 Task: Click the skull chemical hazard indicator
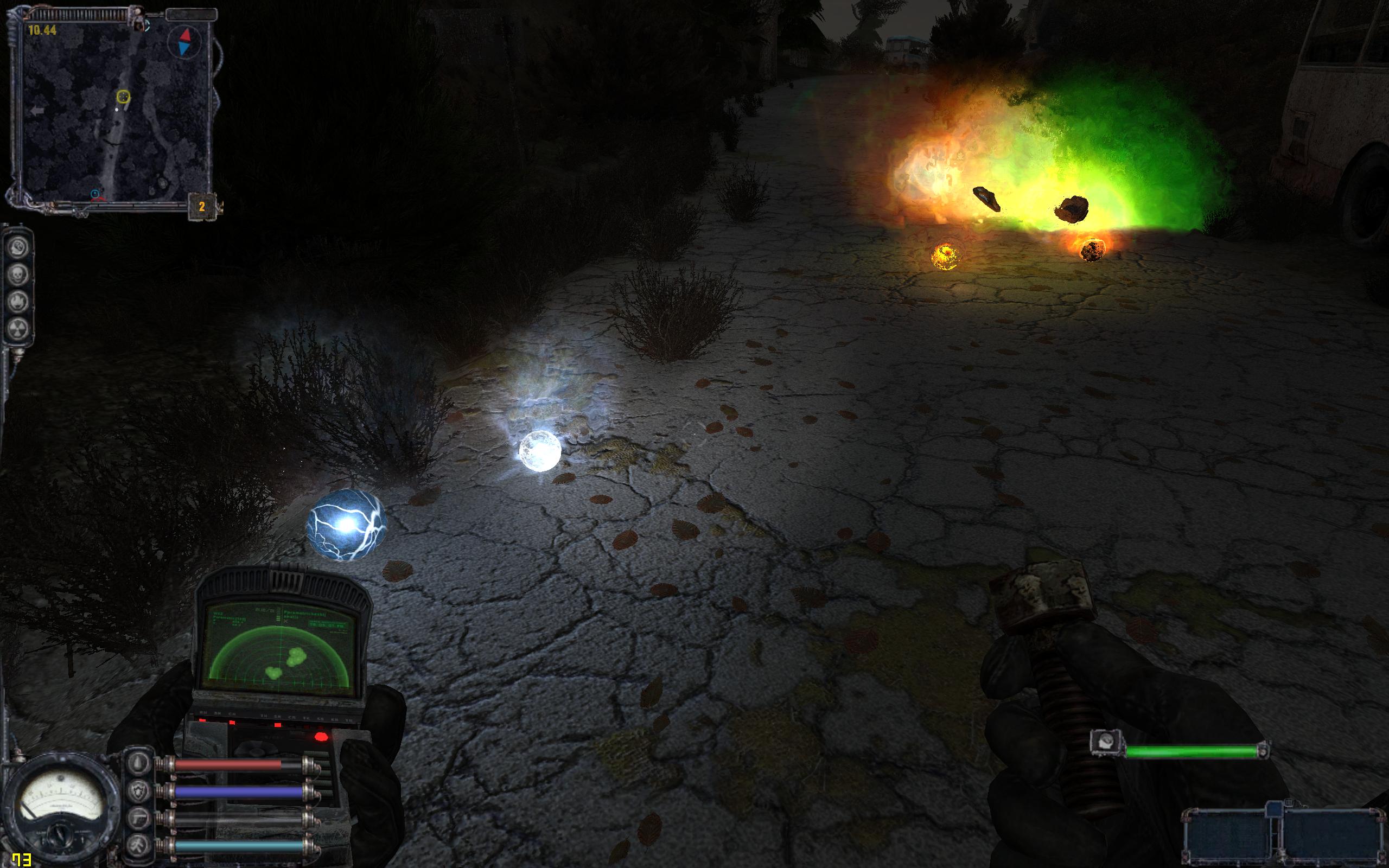pyautogui.click(x=18, y=275)
